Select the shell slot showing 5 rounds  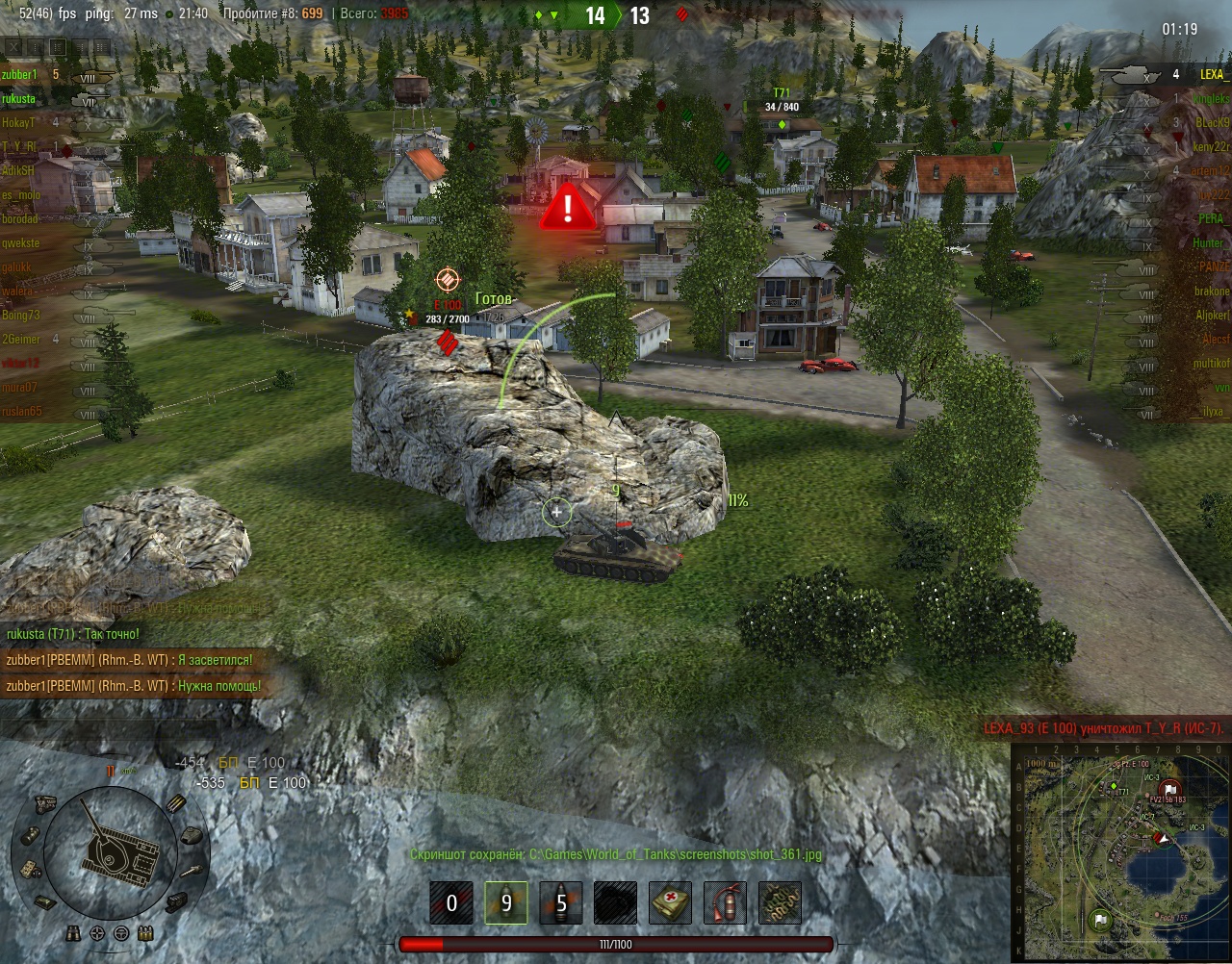coord(561,903)
